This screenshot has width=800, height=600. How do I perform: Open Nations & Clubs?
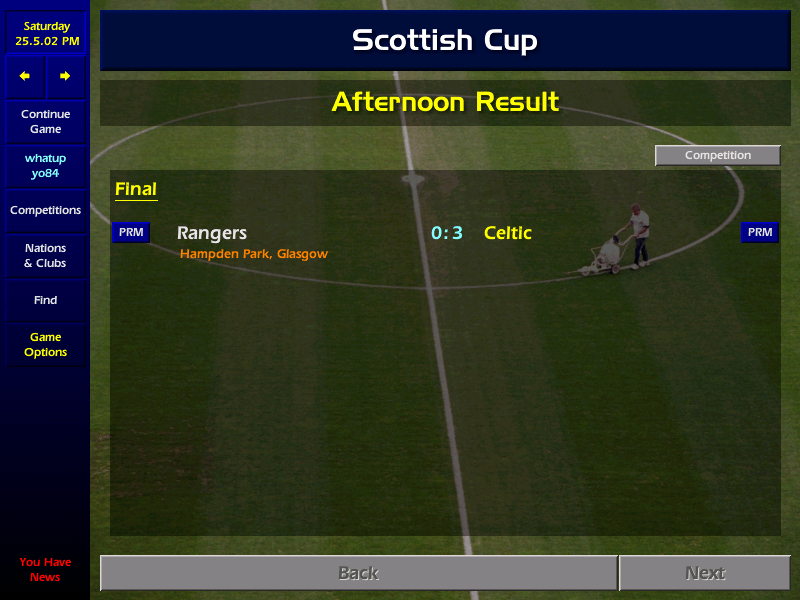[45, 256]
